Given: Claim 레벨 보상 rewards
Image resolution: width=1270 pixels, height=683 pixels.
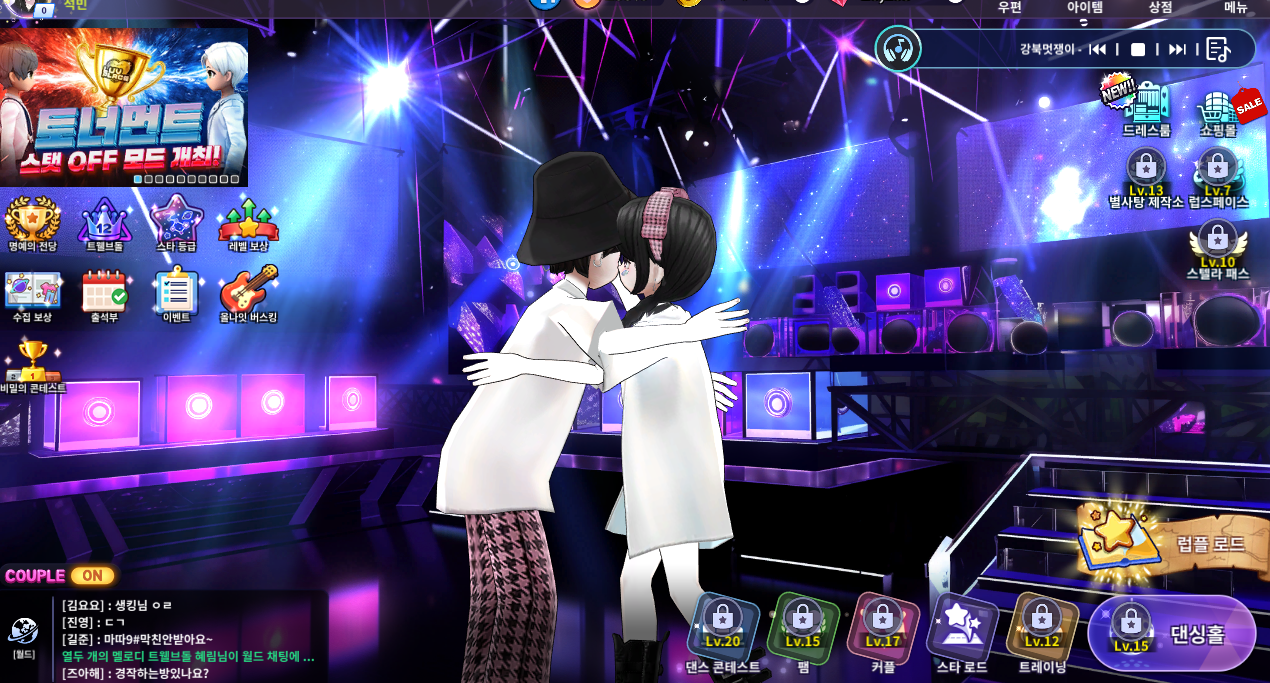Looking at the screenshot, I should pyautogui.click(x=248, y=221).
